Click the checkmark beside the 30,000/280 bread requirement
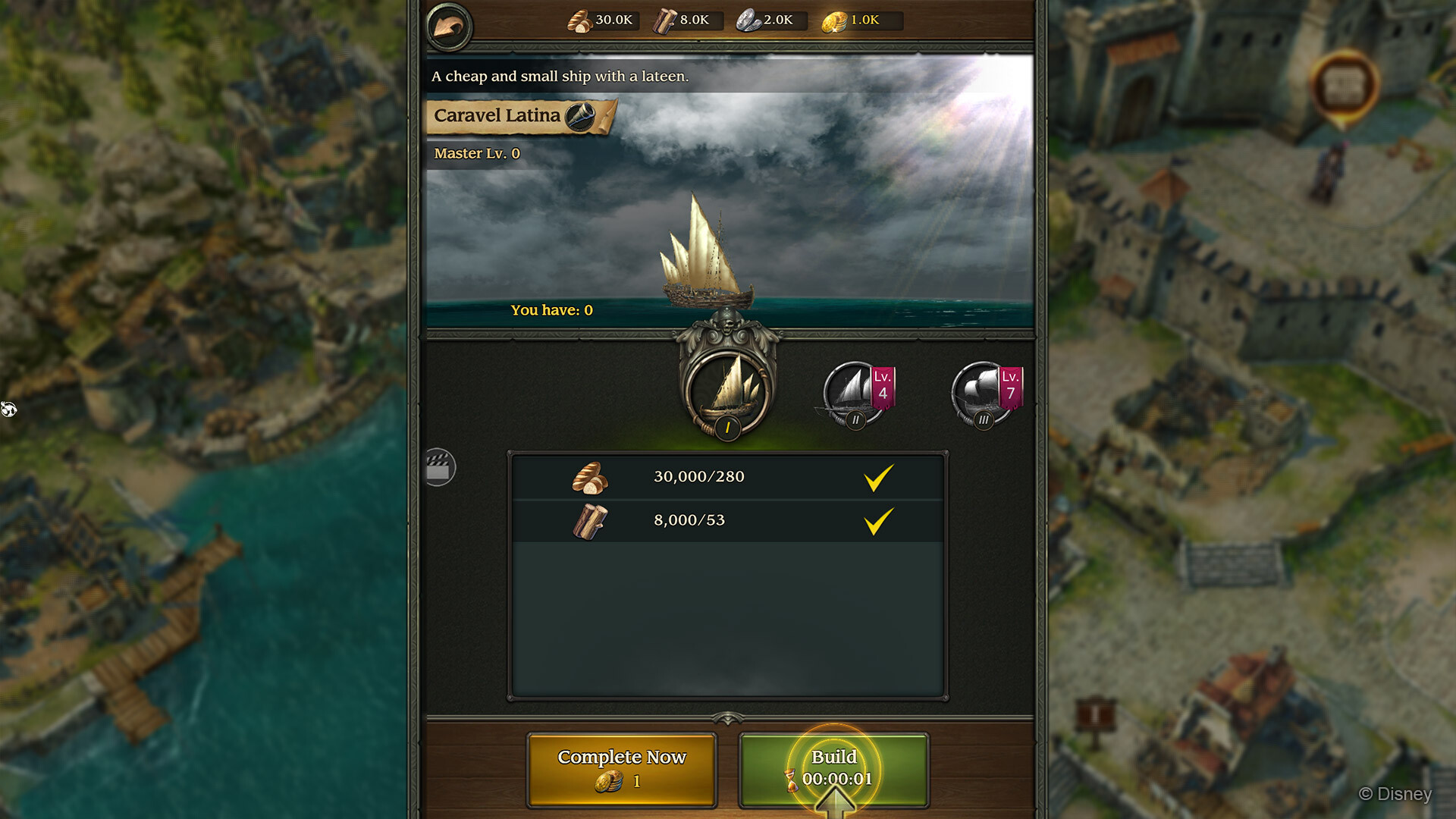Screen dimensions: 1456x819 878,477
